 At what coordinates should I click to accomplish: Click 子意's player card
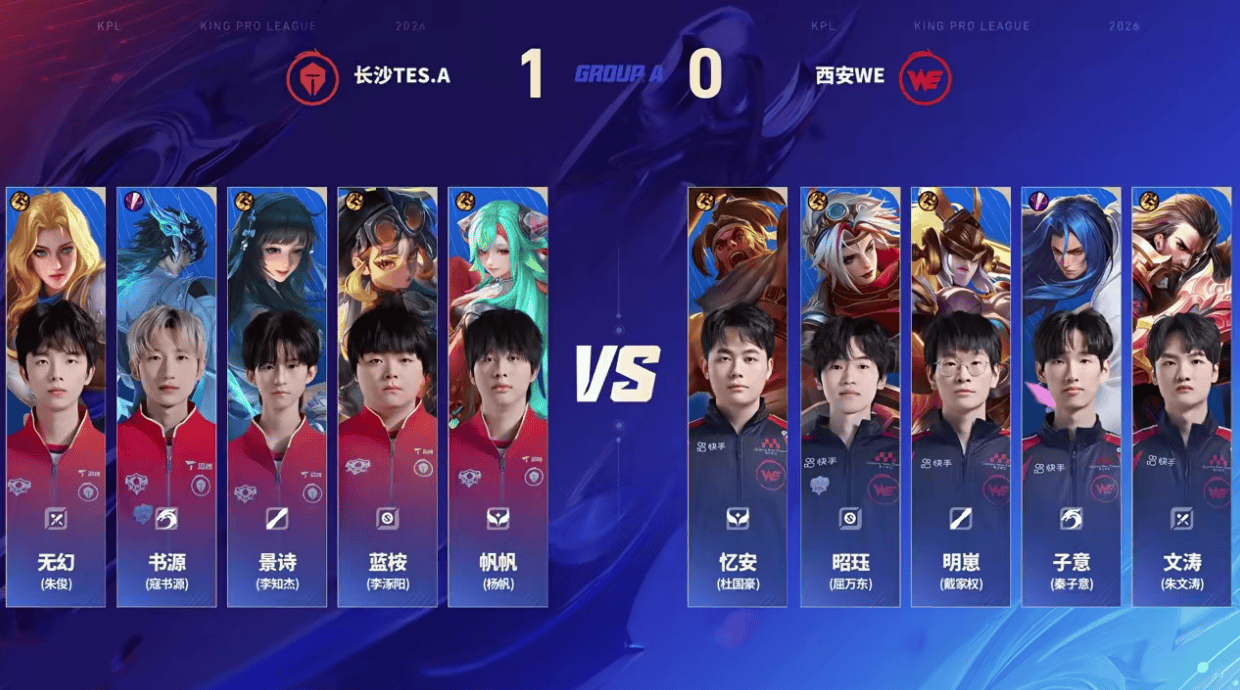[1071, 397]
